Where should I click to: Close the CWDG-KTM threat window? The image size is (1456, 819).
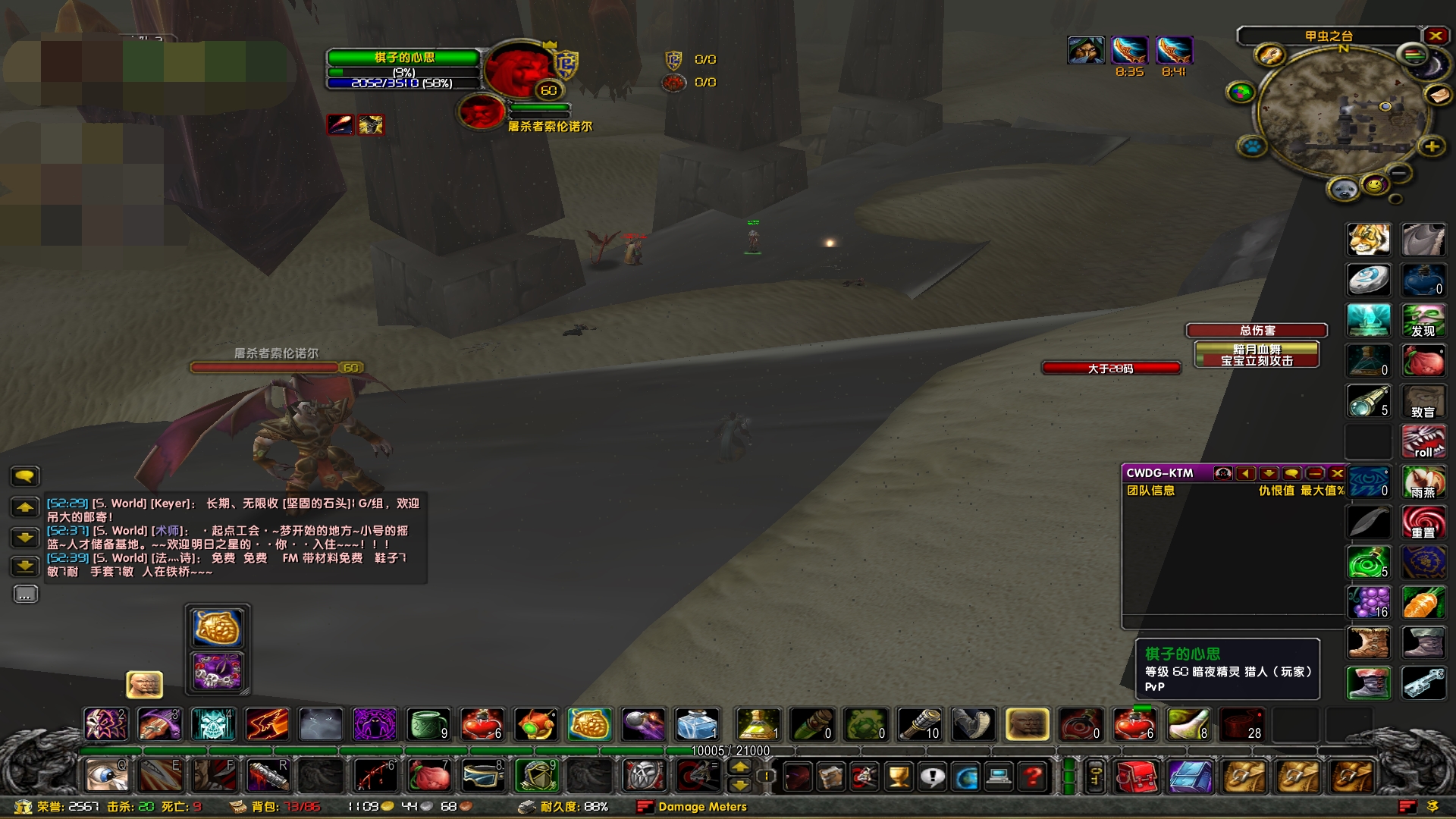click(1337, 473)
